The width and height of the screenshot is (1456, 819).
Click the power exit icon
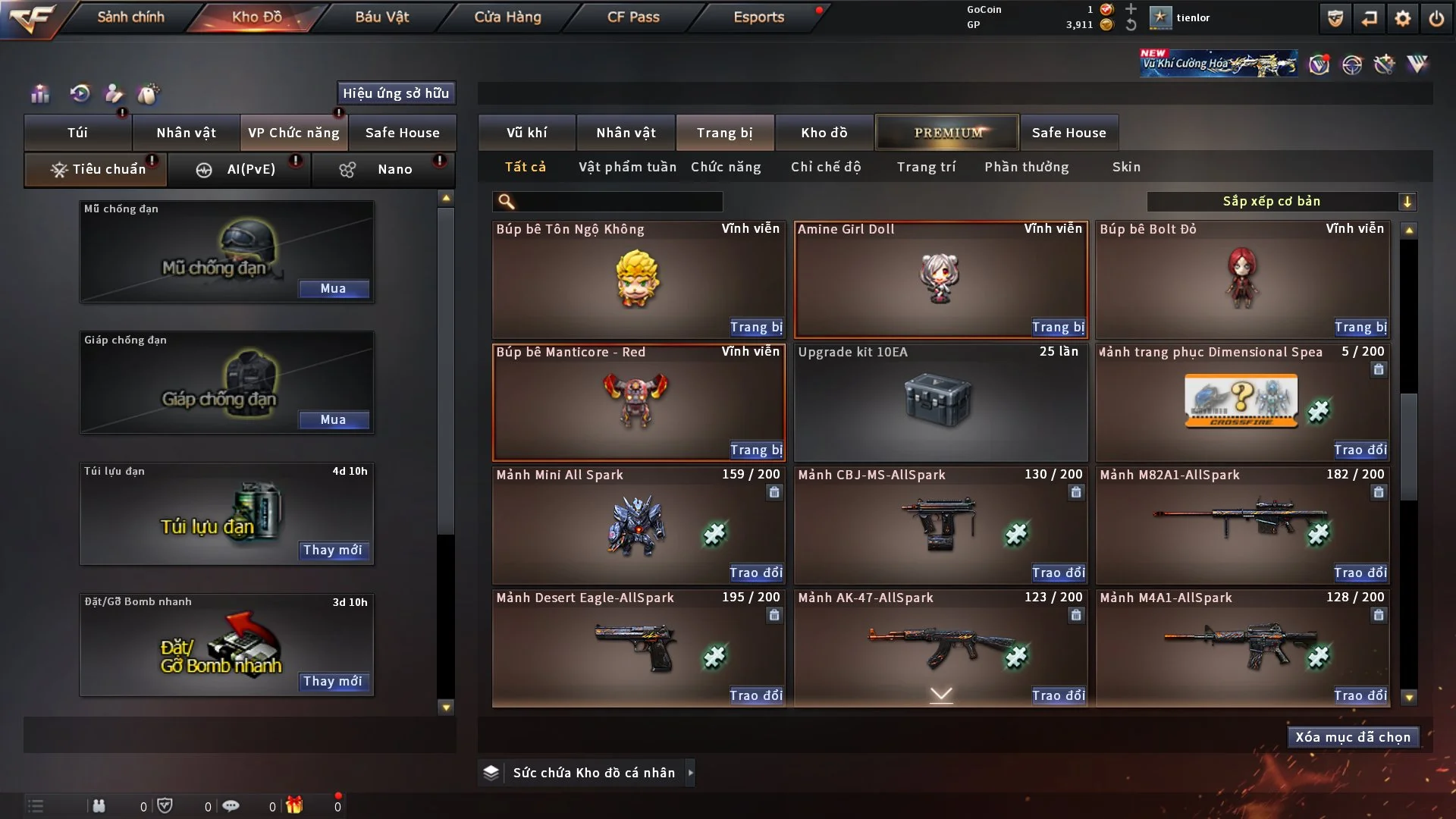point(1436,18)
